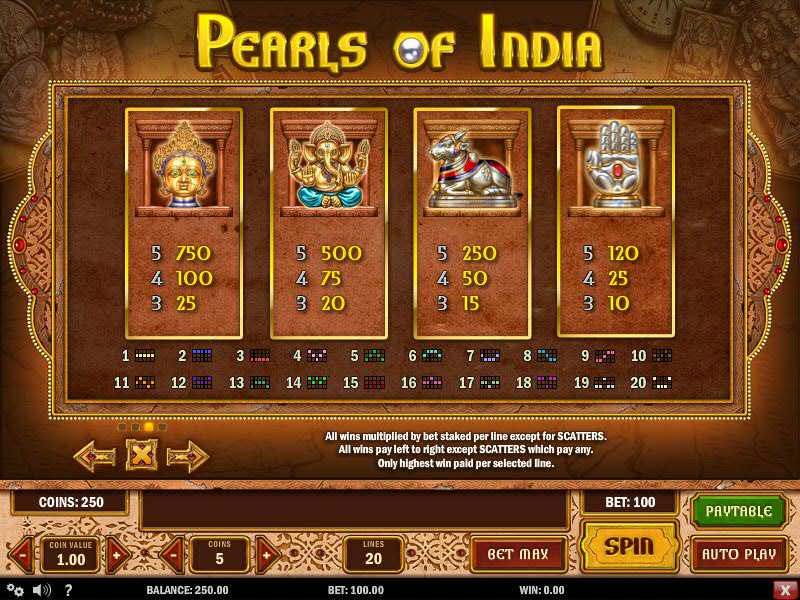Close the game with the red X
800x600 pixels.
(x=783, y=590)
